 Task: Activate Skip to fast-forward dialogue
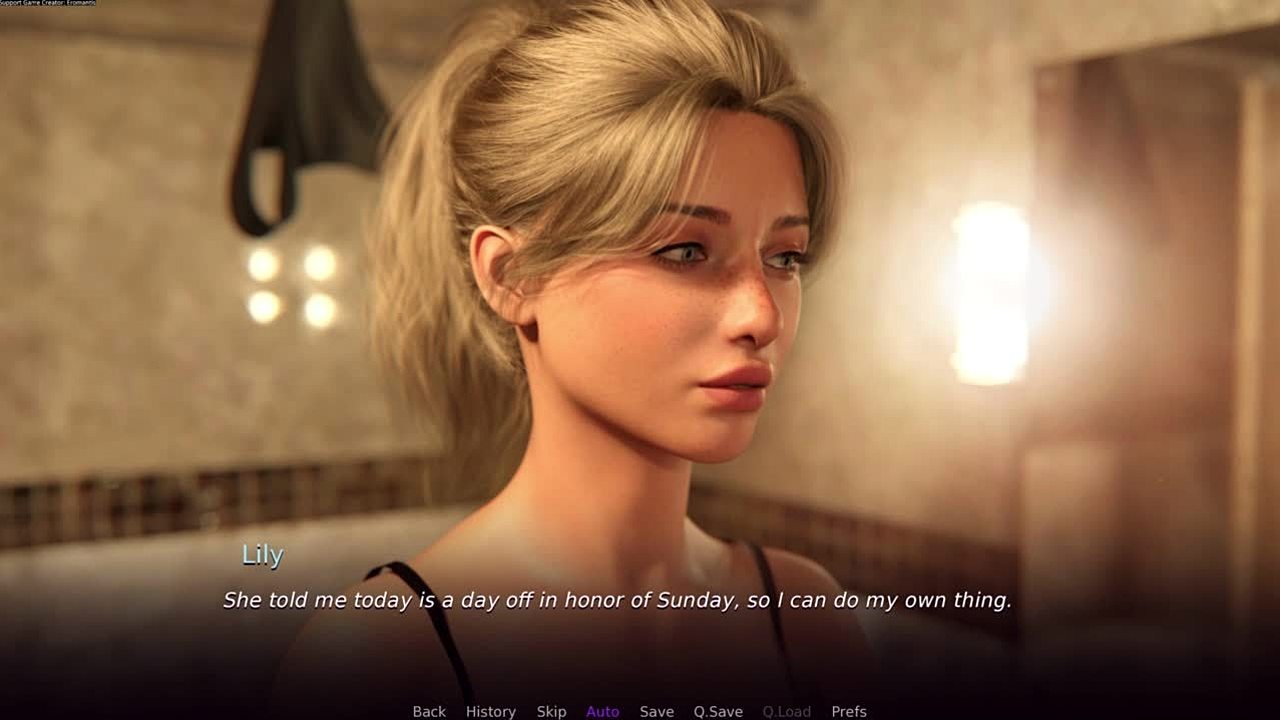(551, 711)
